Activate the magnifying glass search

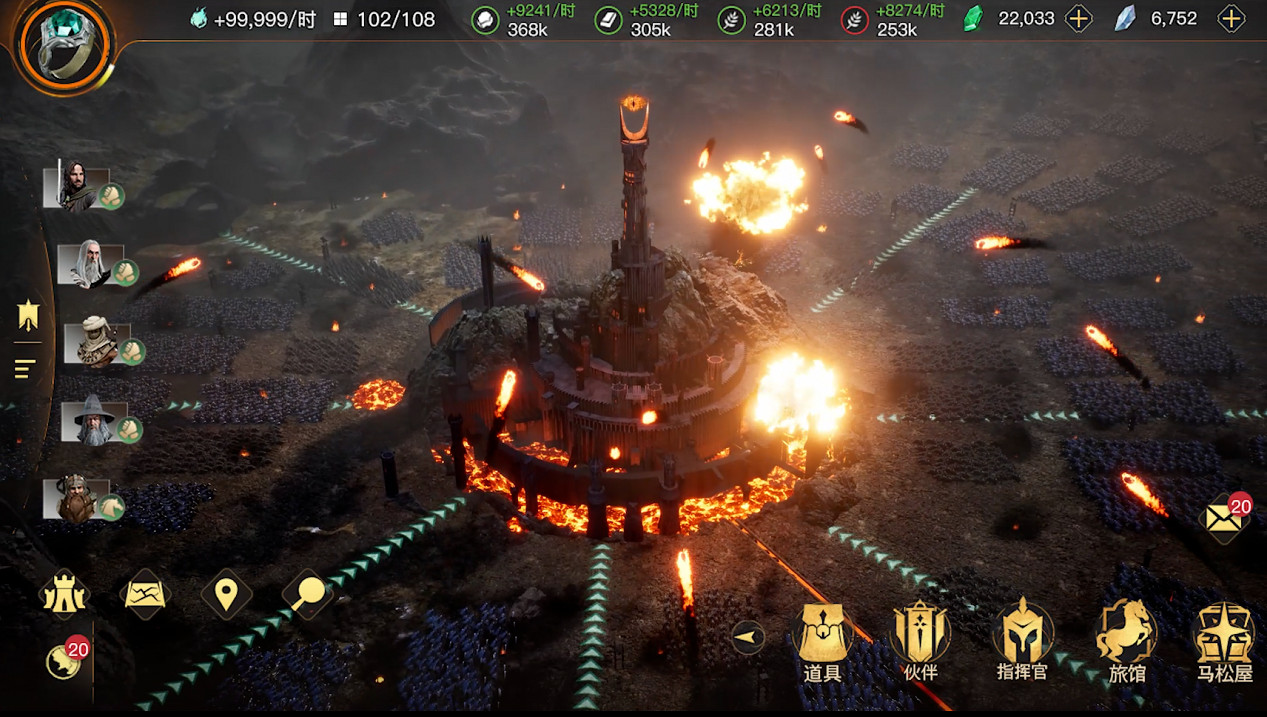click(308, 595)
